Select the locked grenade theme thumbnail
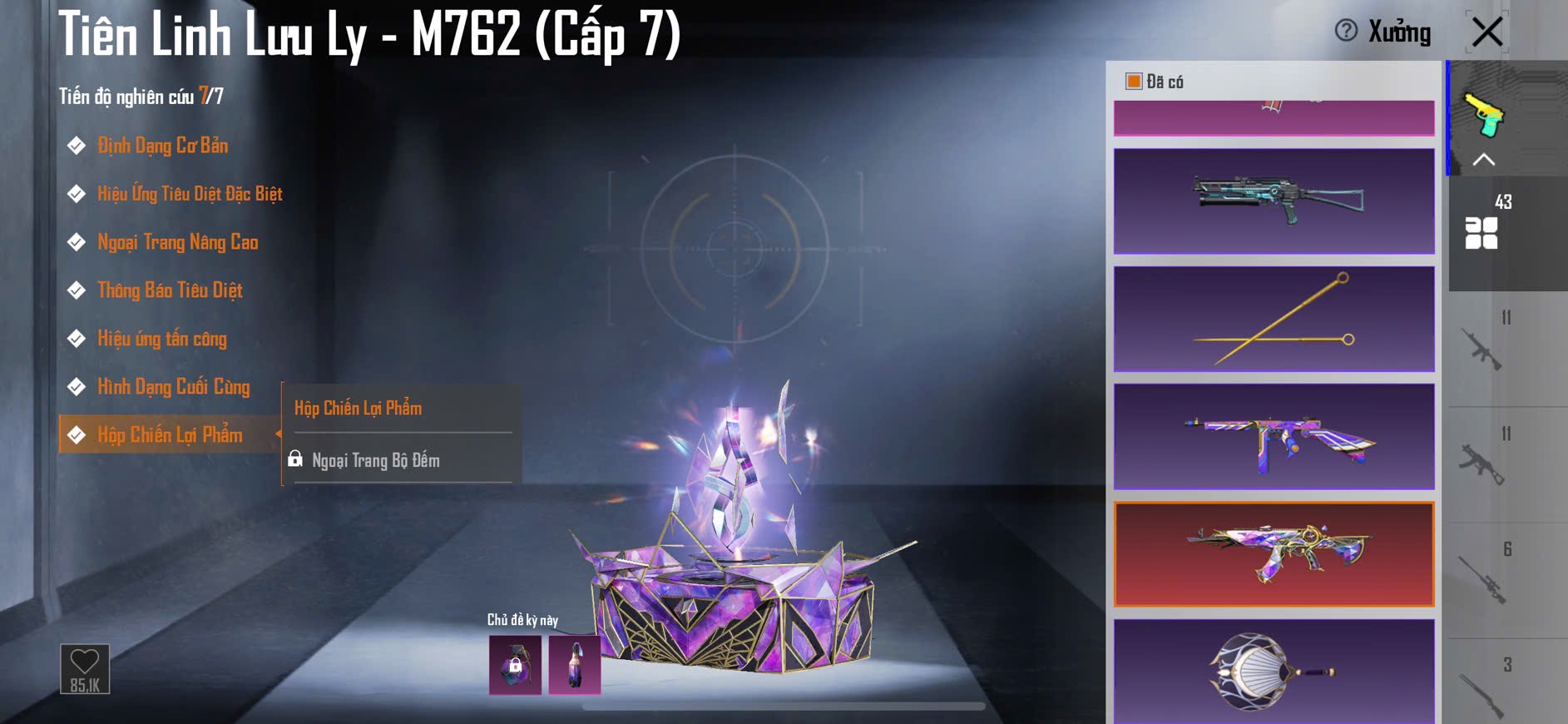The height and width of the screenshot is (724, 1568). [x=515, y=665]
